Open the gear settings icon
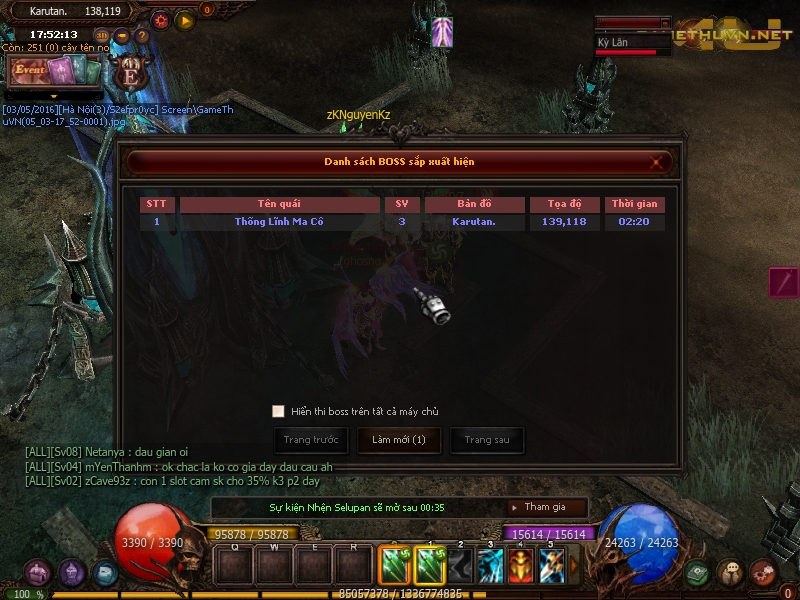The width and height of the screenshot is (800, 600). tap(161, 20)
